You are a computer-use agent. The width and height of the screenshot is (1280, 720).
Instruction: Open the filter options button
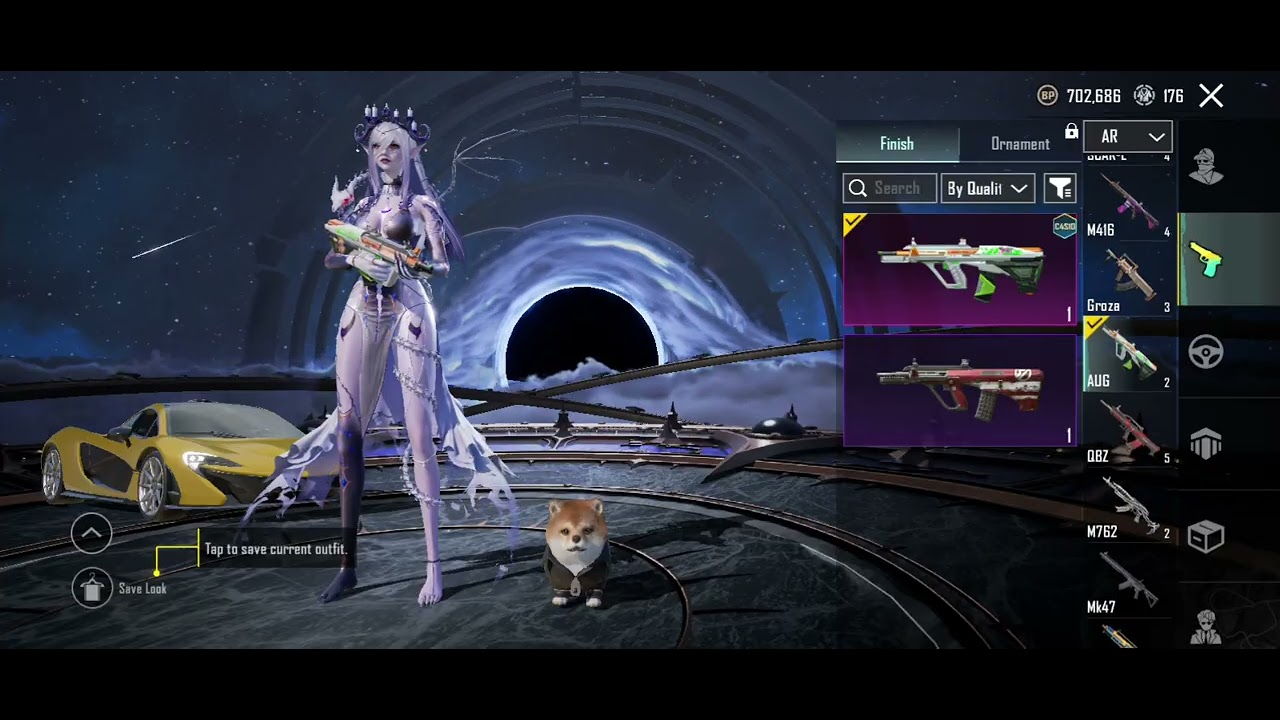pos(1059,188)
